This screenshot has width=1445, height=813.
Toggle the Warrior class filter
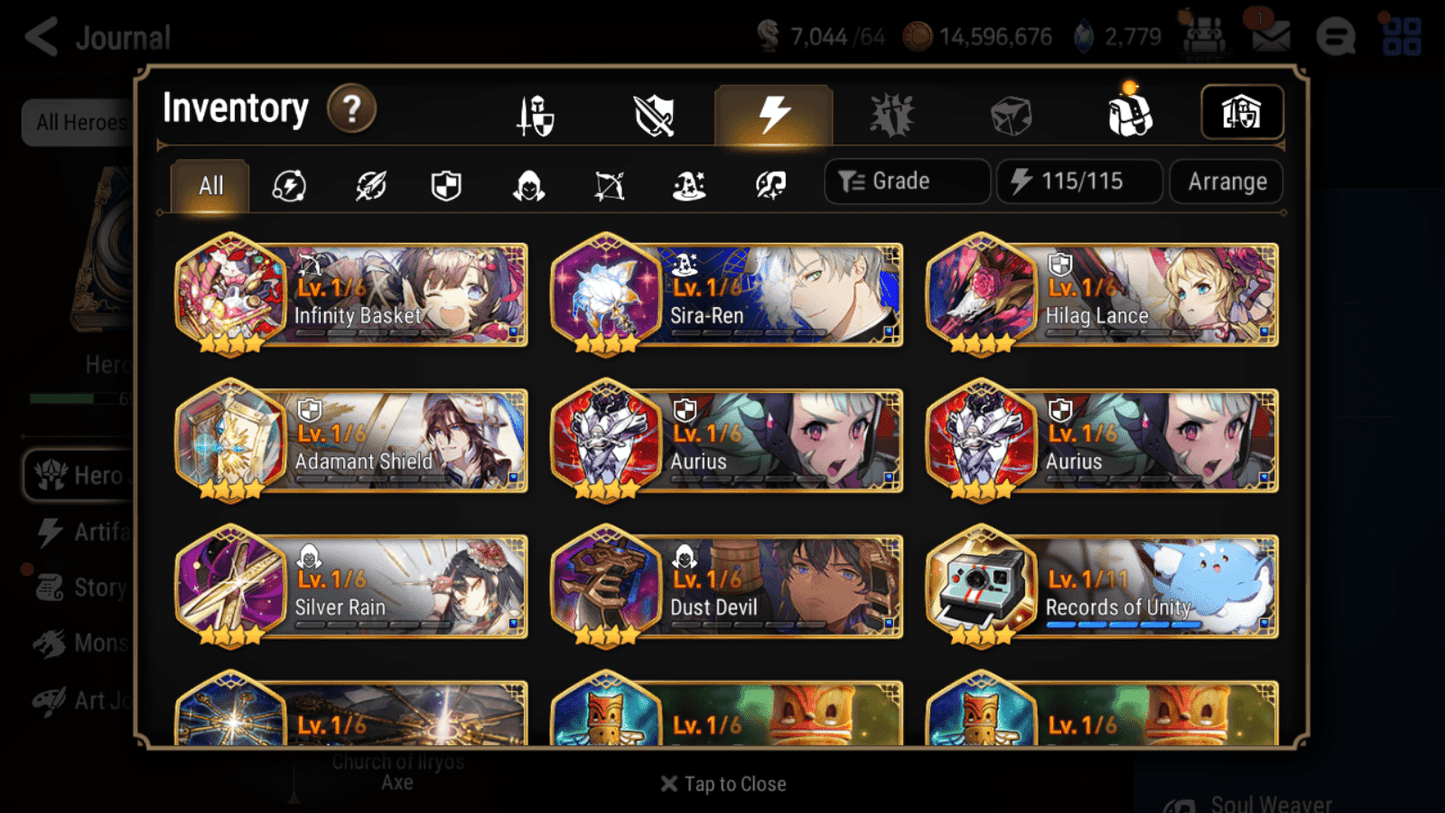tap(369, 185)
